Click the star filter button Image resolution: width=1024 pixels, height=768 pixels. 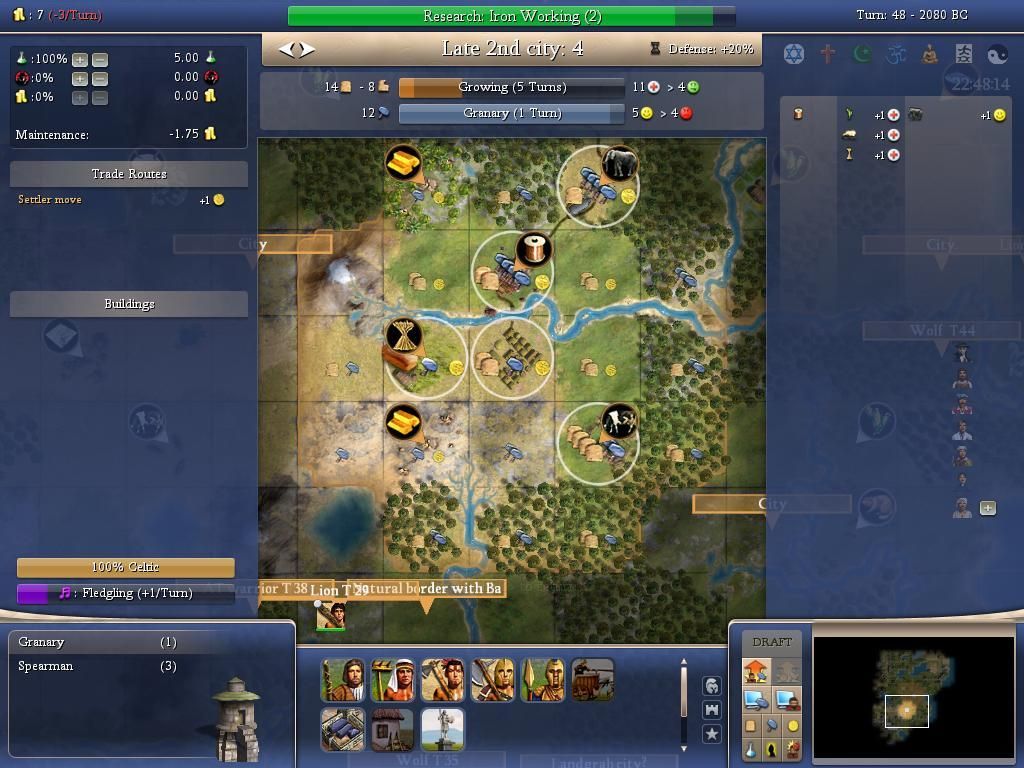click(x=711, y=734)
